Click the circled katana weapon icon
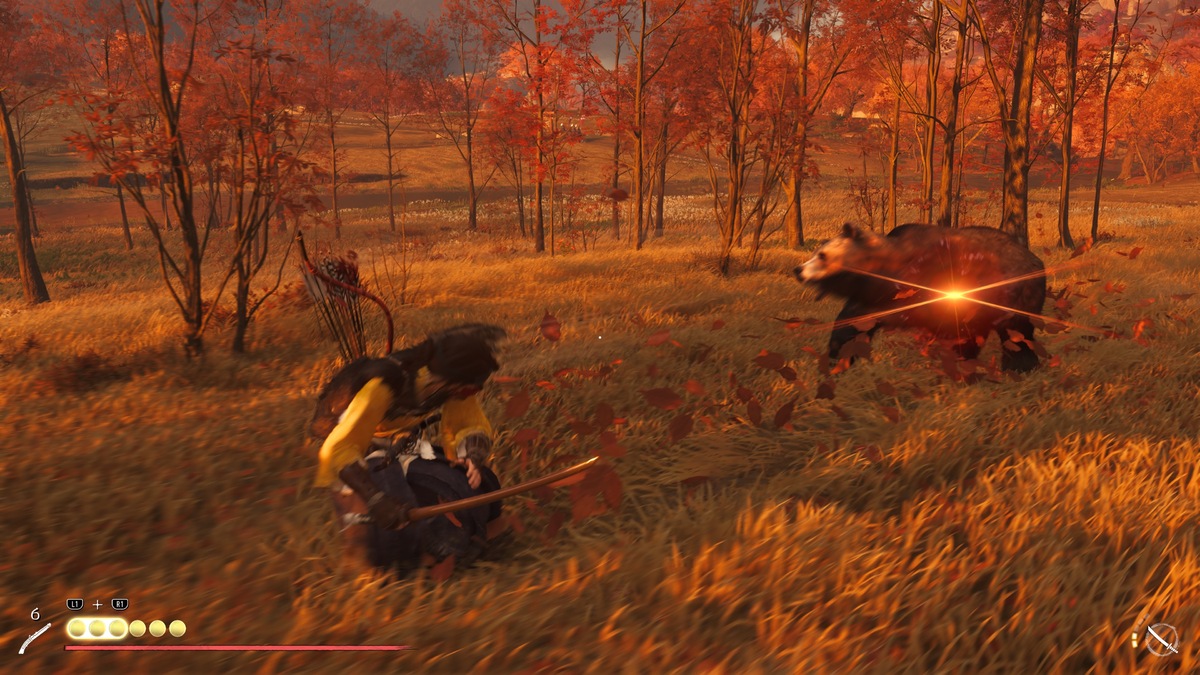 click(x=1161, y=639)
